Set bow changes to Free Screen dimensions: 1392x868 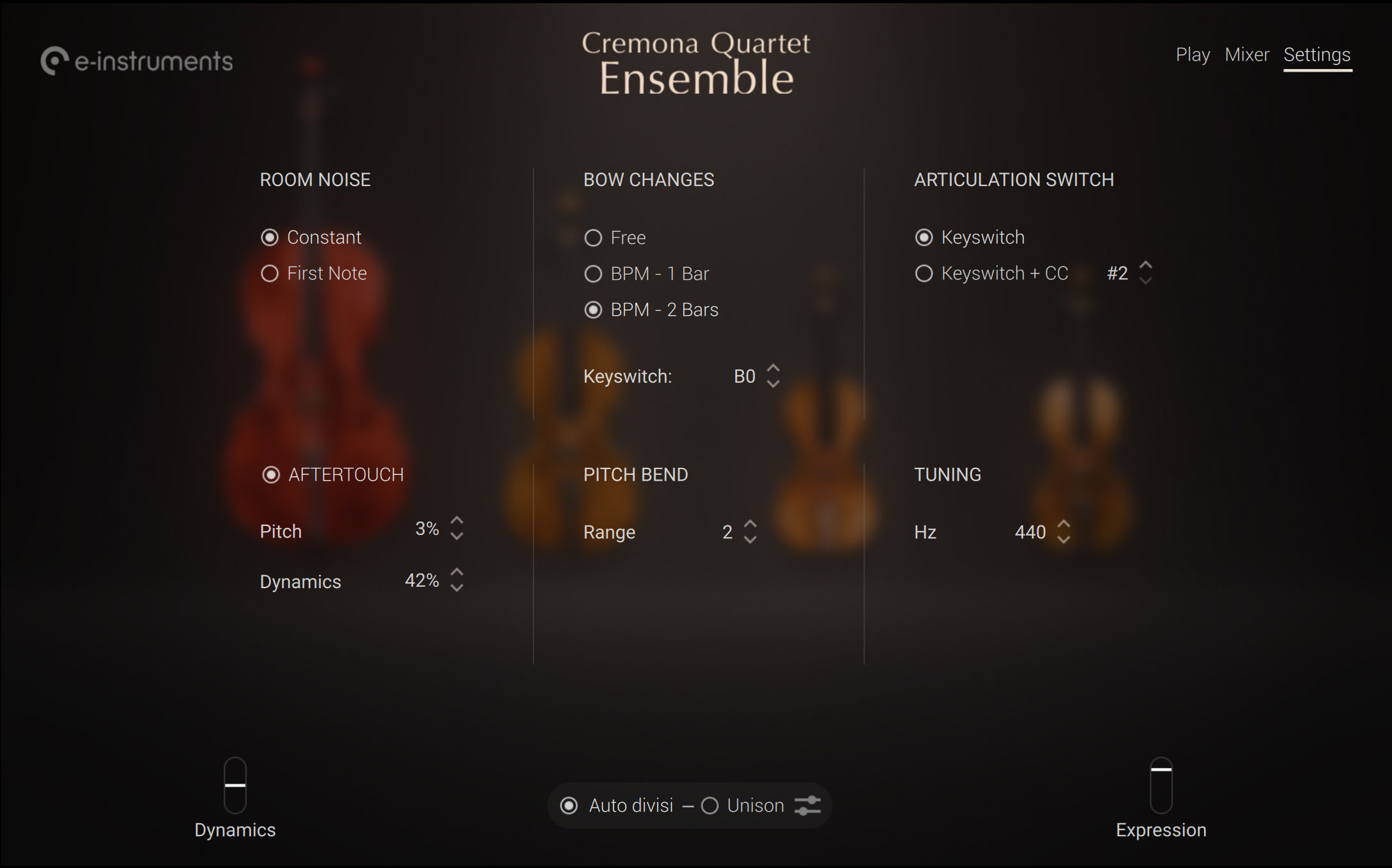[593, 238]
